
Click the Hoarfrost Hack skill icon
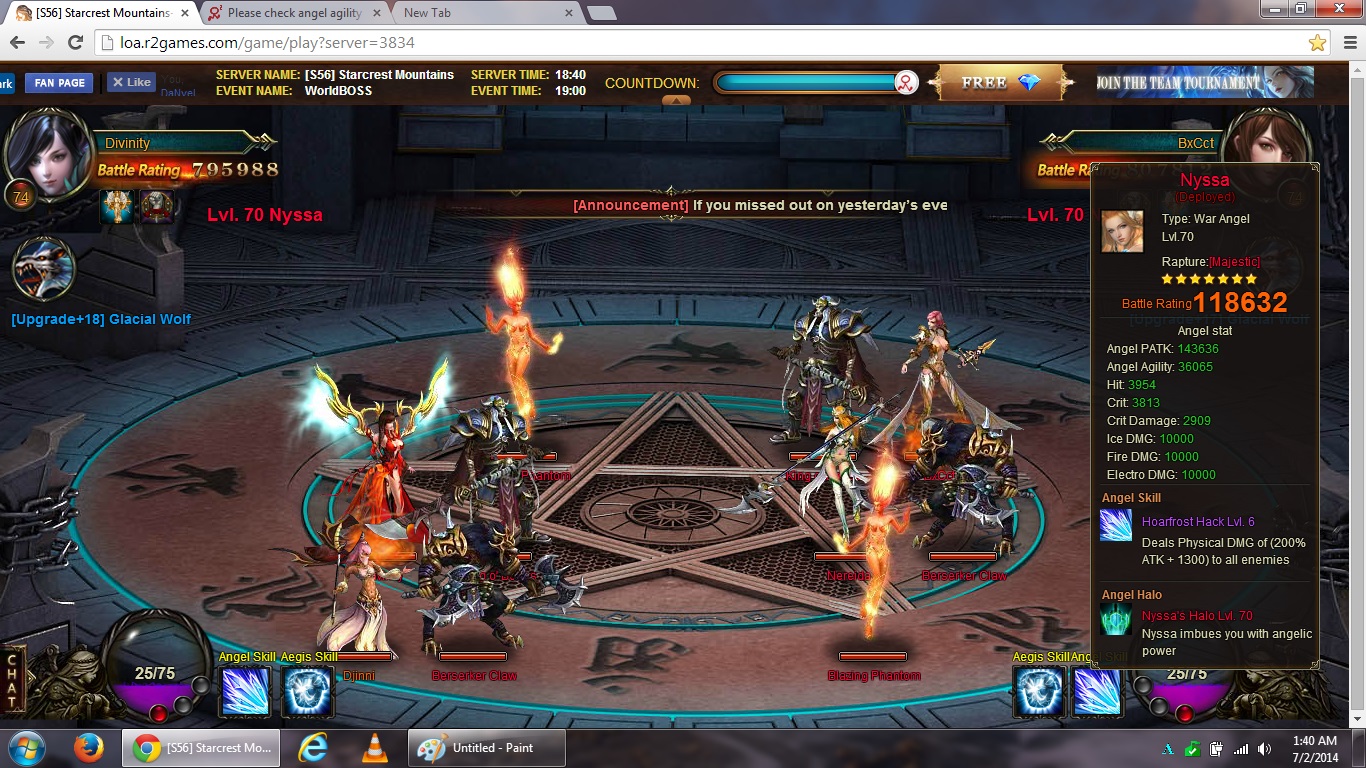(1116, 525)
